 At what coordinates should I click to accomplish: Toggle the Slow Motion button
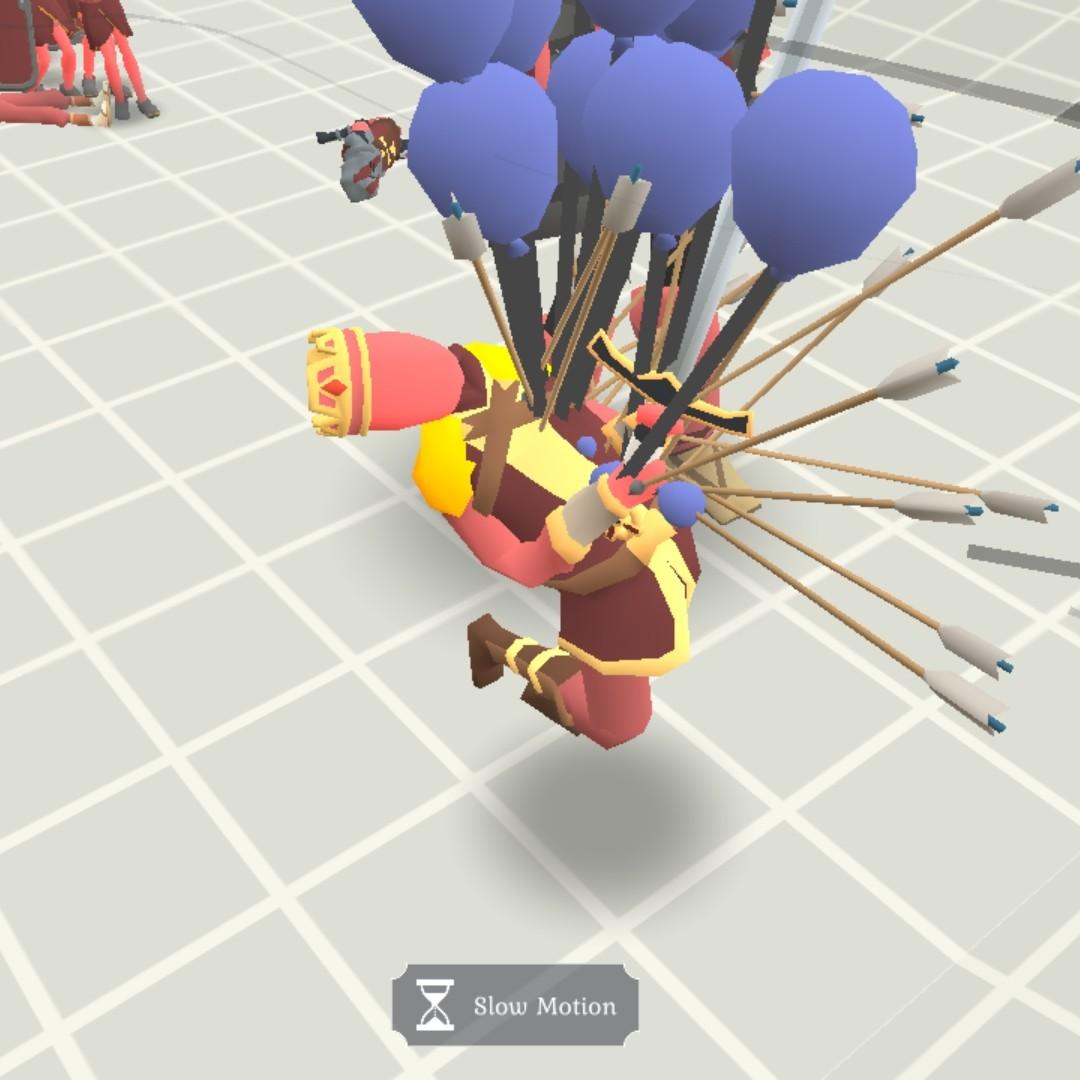tap(515, 1005)
